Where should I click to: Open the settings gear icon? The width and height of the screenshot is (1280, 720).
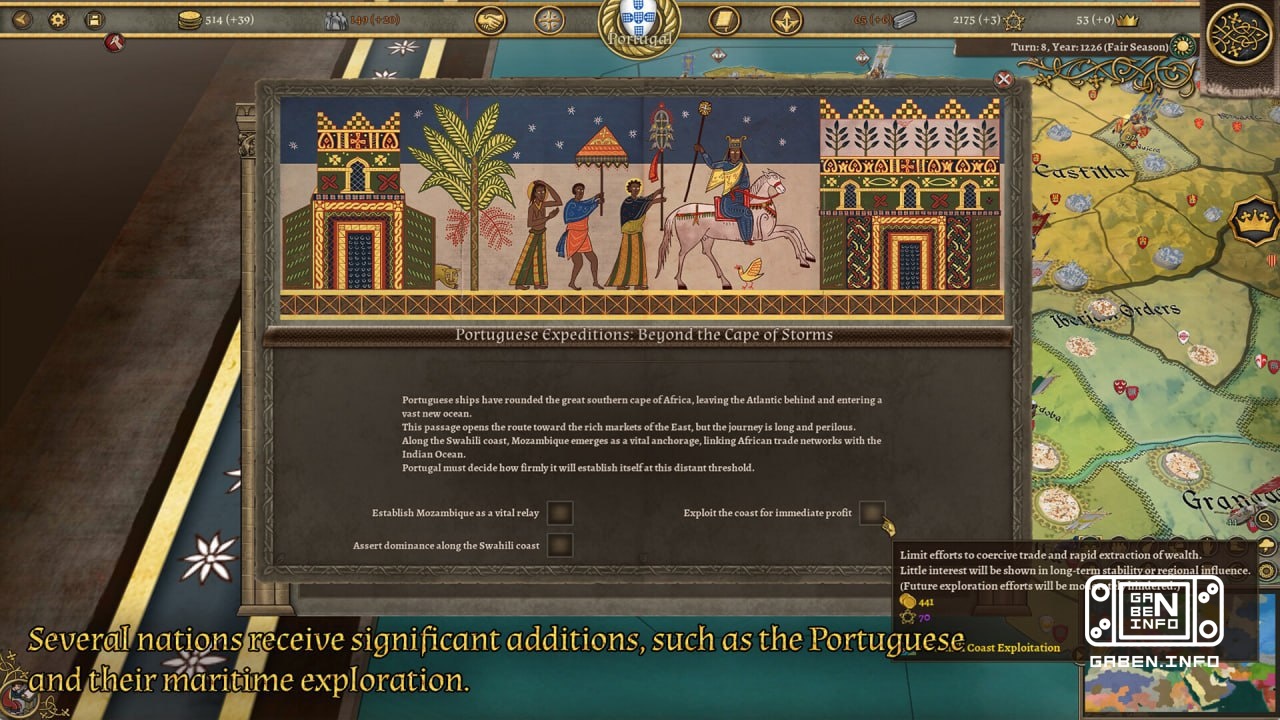(58, 19)
